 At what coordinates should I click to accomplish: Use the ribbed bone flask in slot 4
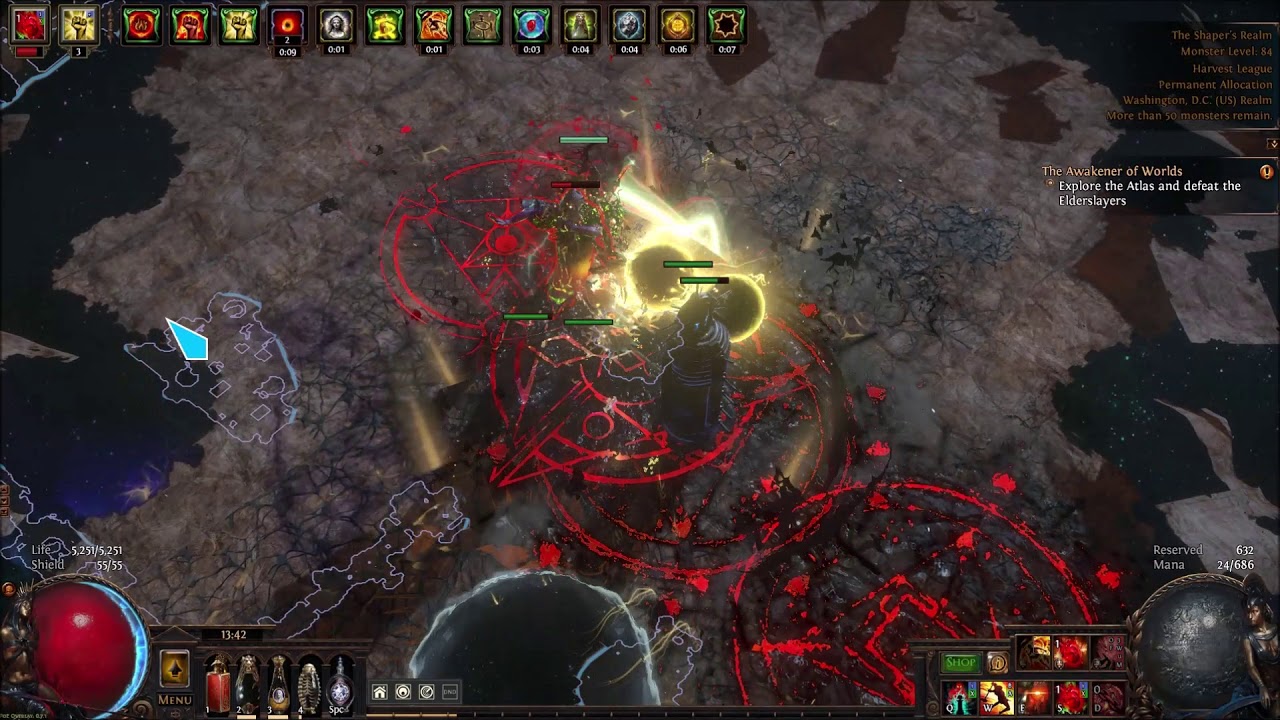pyautogui.click(x=310, y=685)
